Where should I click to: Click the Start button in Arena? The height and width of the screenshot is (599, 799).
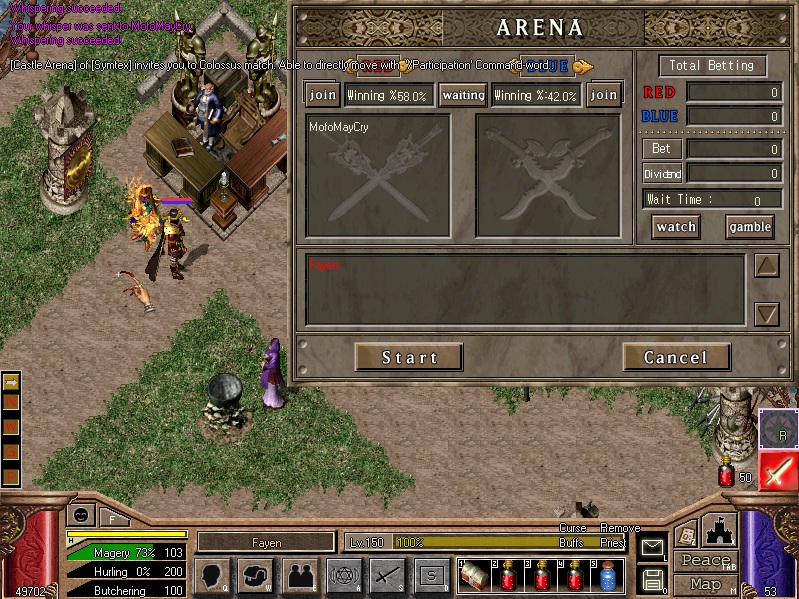click(x=408, y=357)
